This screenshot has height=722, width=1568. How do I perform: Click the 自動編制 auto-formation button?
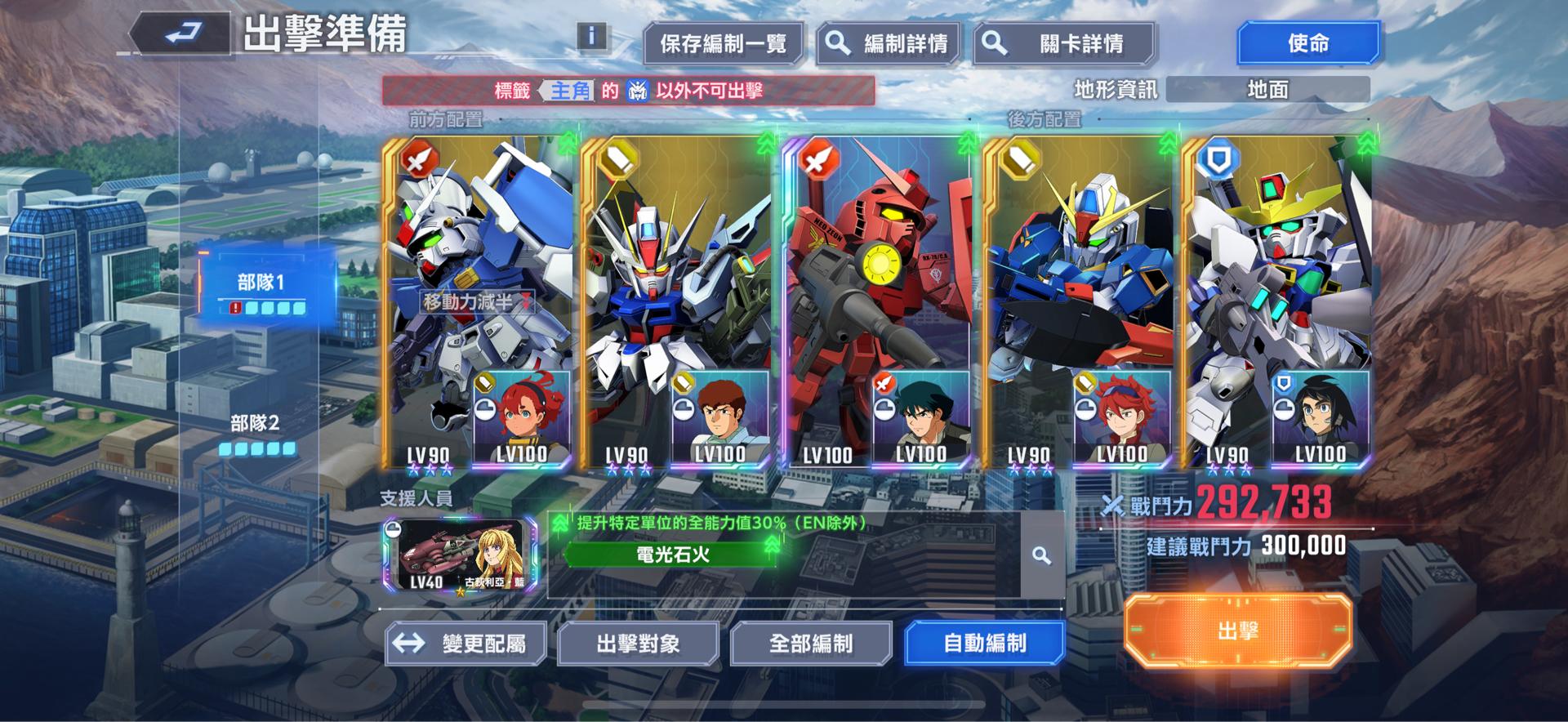[984, 643]
